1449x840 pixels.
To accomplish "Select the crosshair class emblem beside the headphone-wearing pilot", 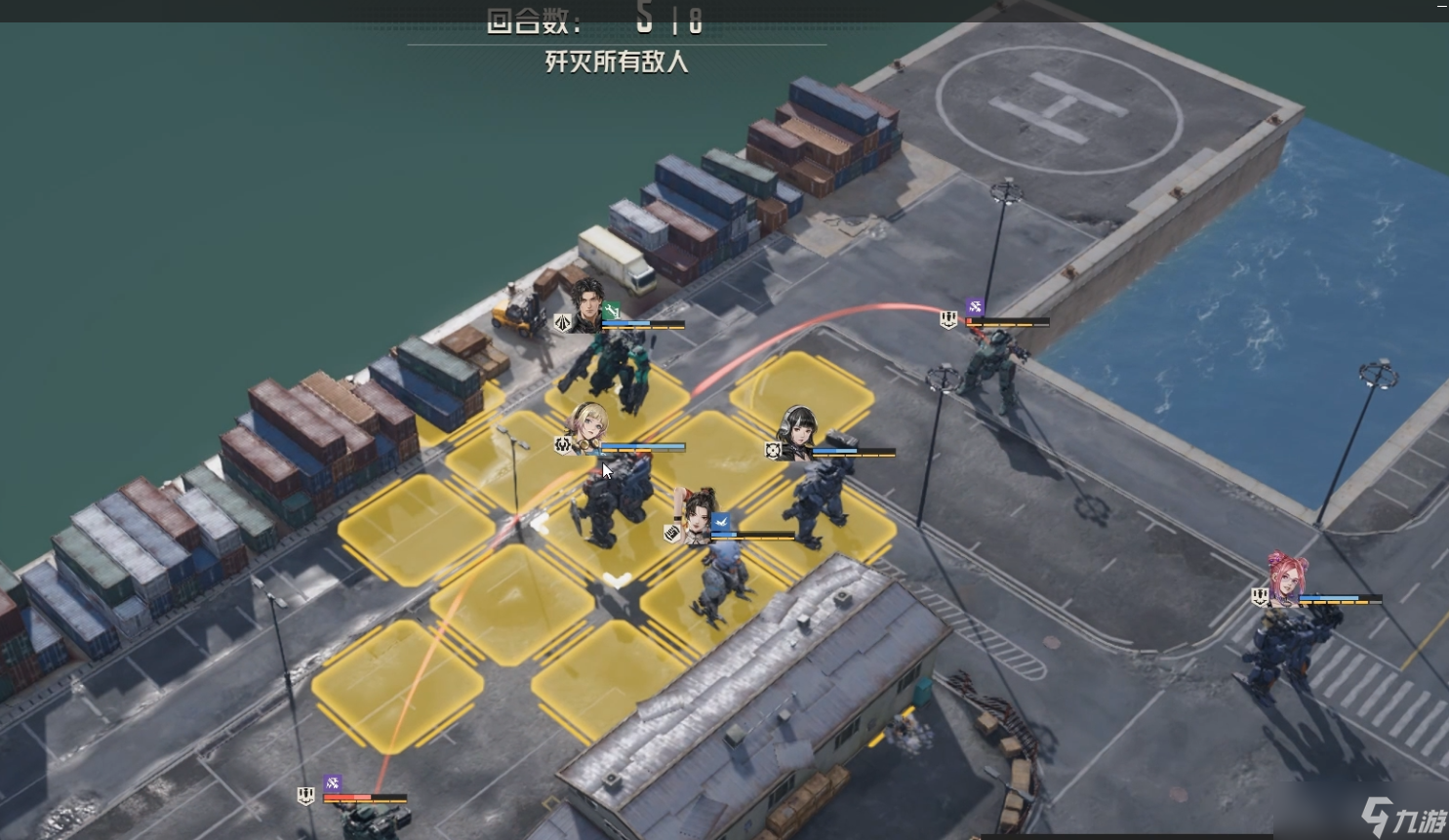I will click(x=772, y=451).
